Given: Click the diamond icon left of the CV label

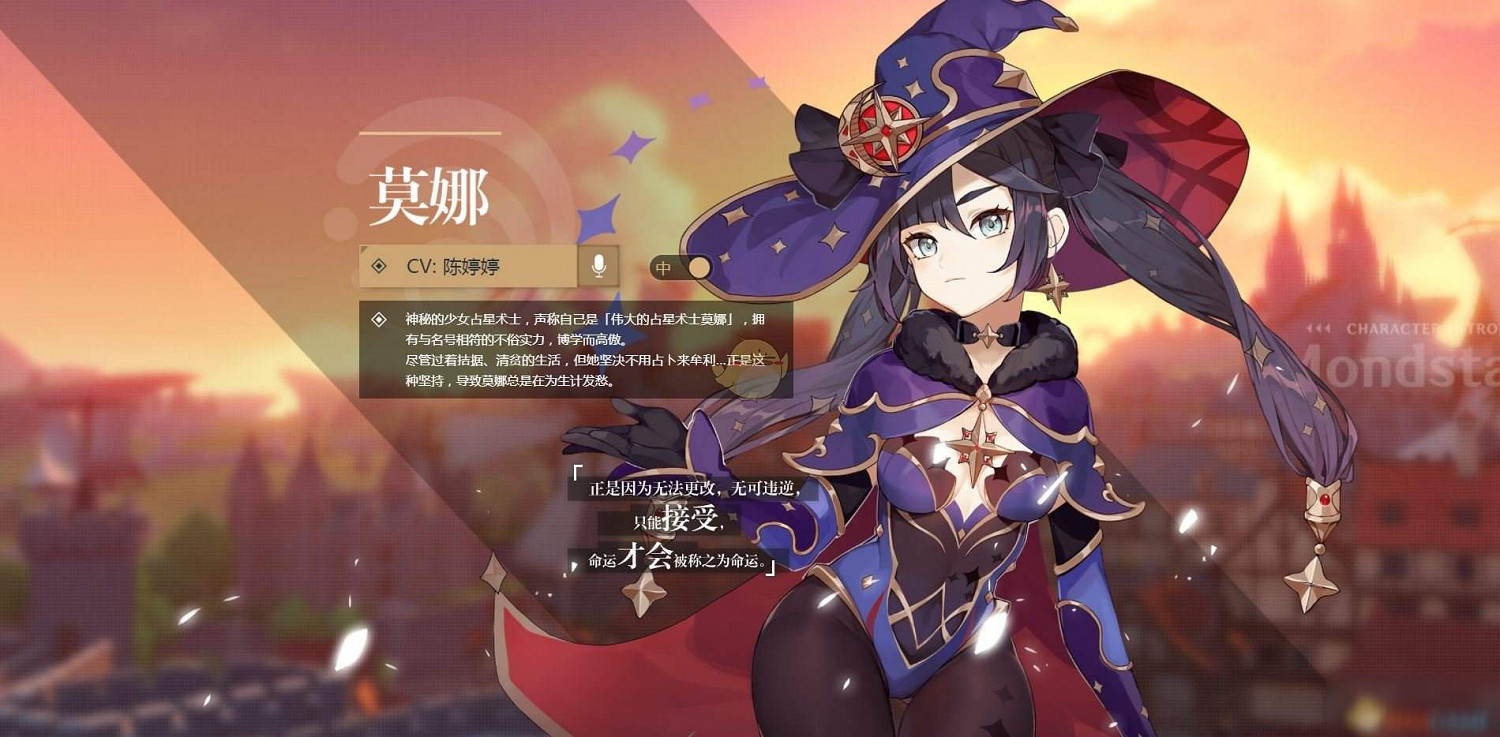Looking at the screenshot, I should coord(378,266).
